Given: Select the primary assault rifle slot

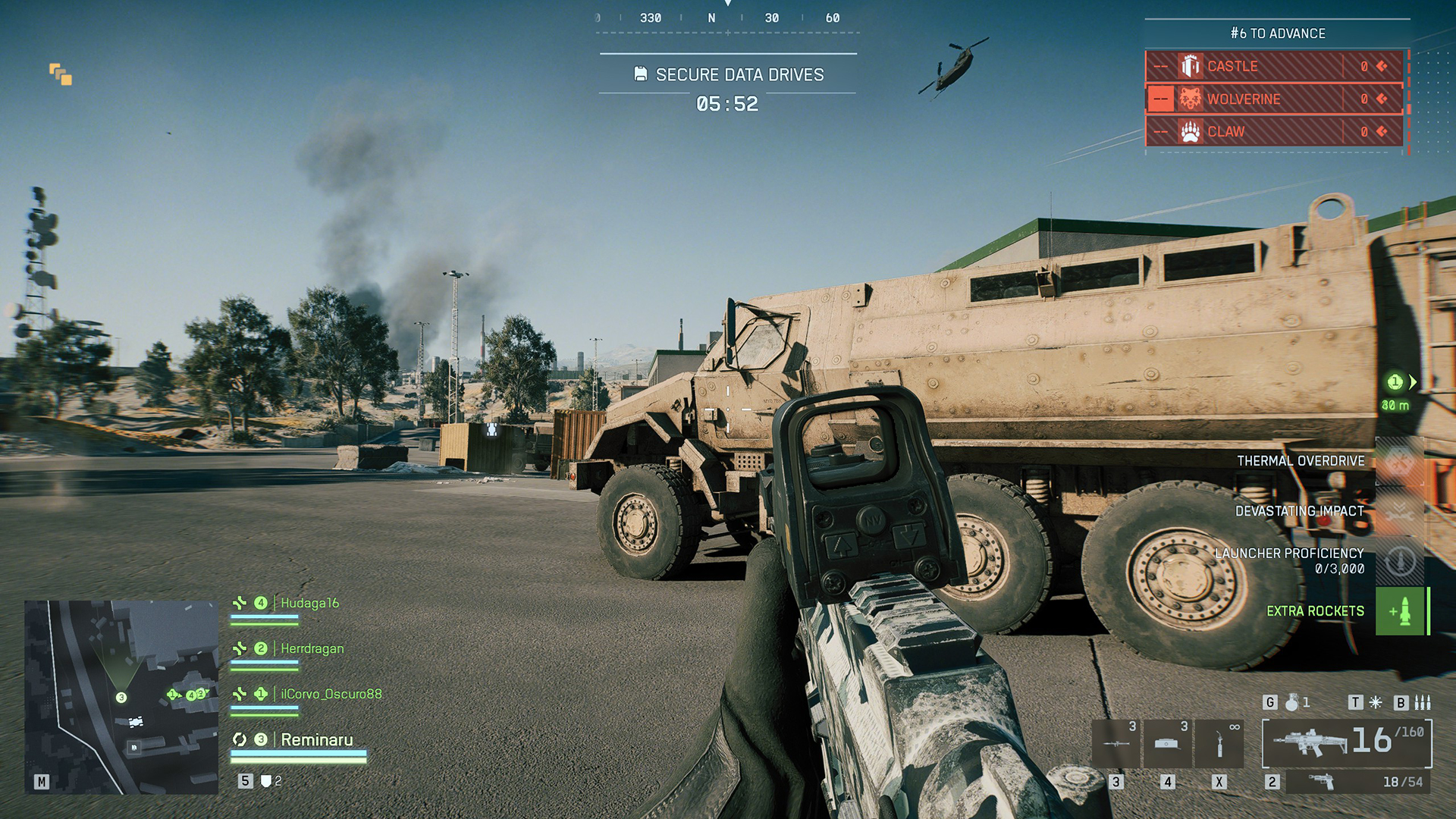Looking at the screenshot, I should [x=1346, y=742].
